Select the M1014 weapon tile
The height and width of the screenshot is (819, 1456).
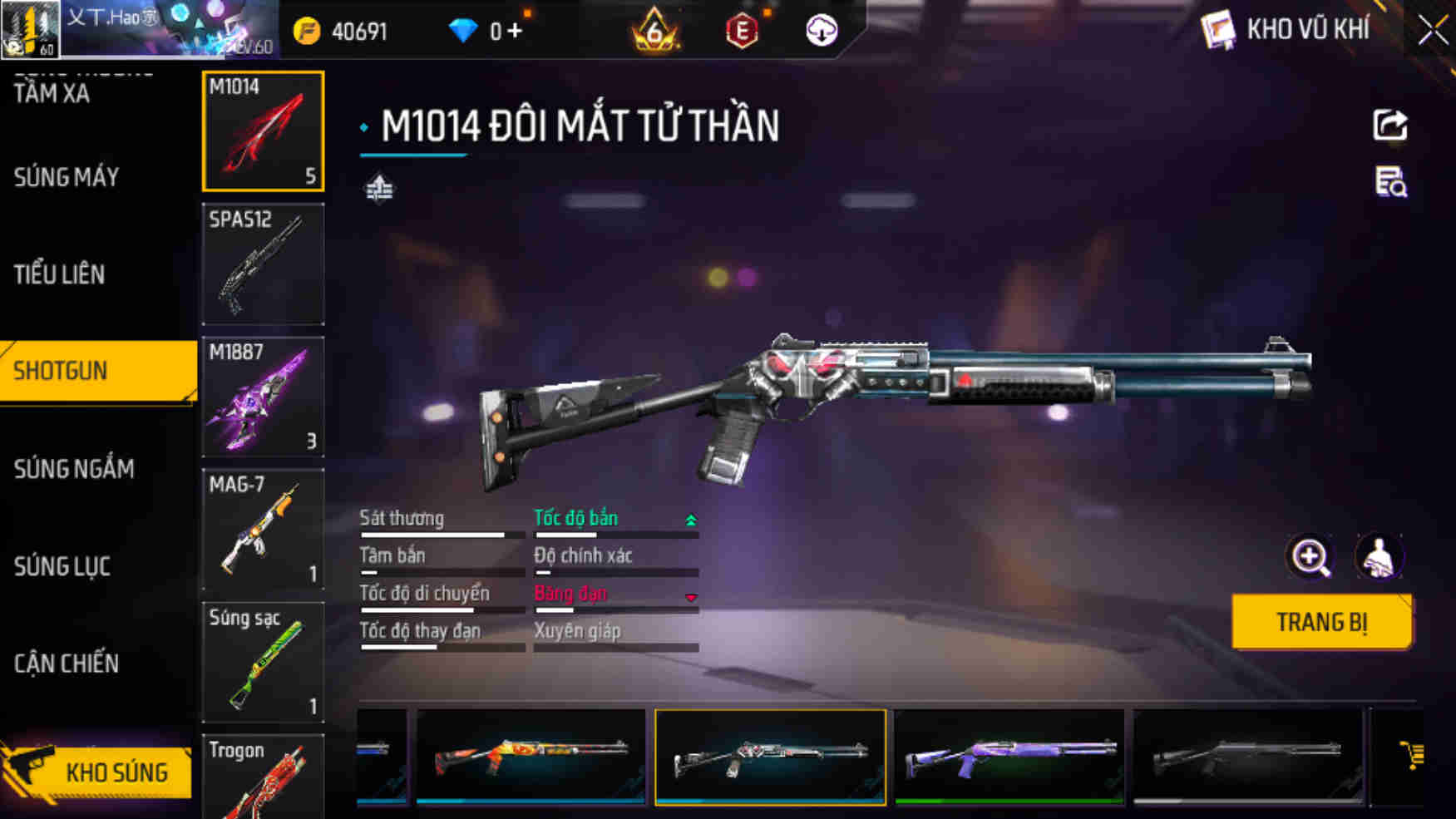coord(263,131)
